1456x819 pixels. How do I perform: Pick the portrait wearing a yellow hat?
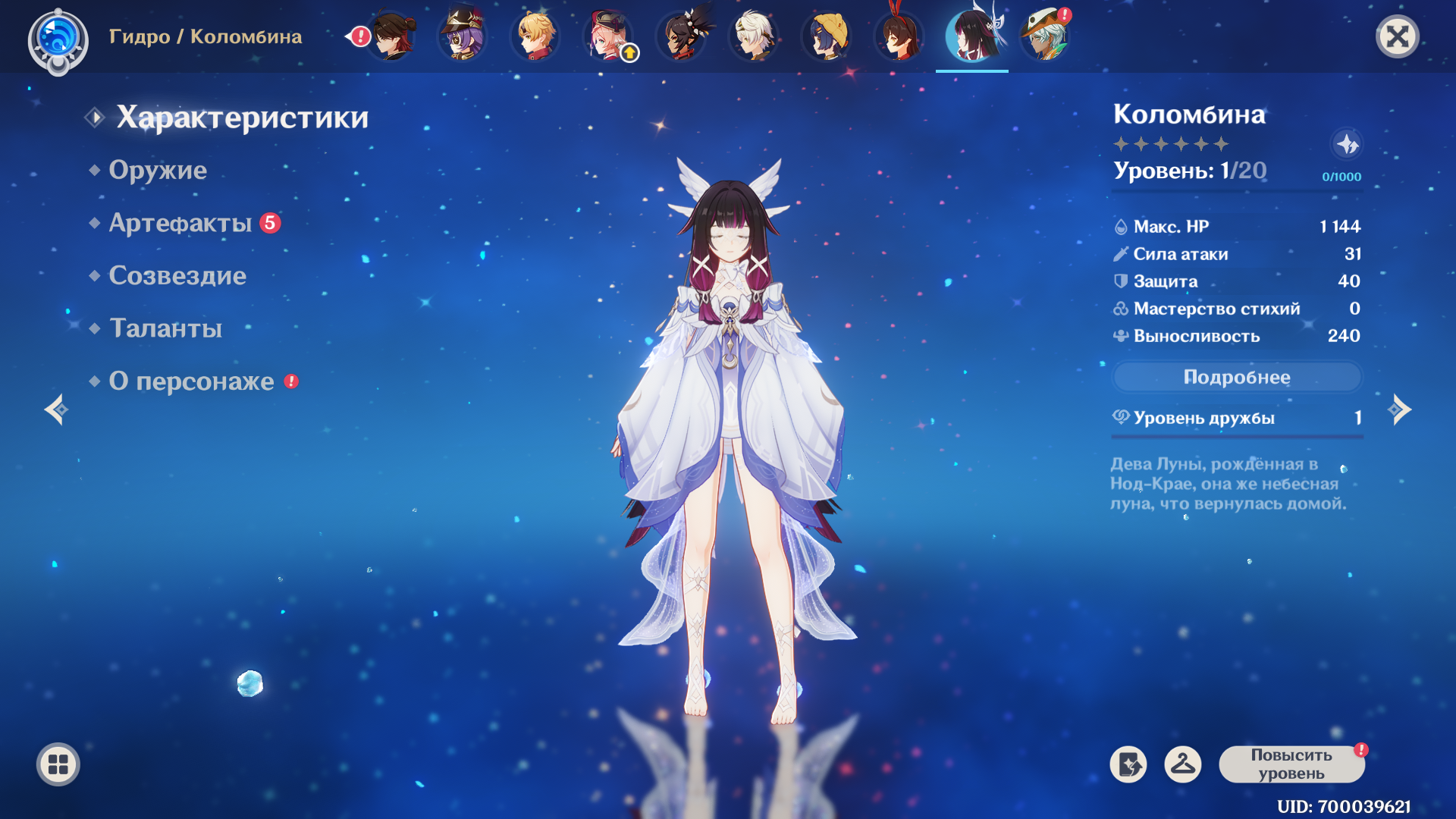[827, 35]
